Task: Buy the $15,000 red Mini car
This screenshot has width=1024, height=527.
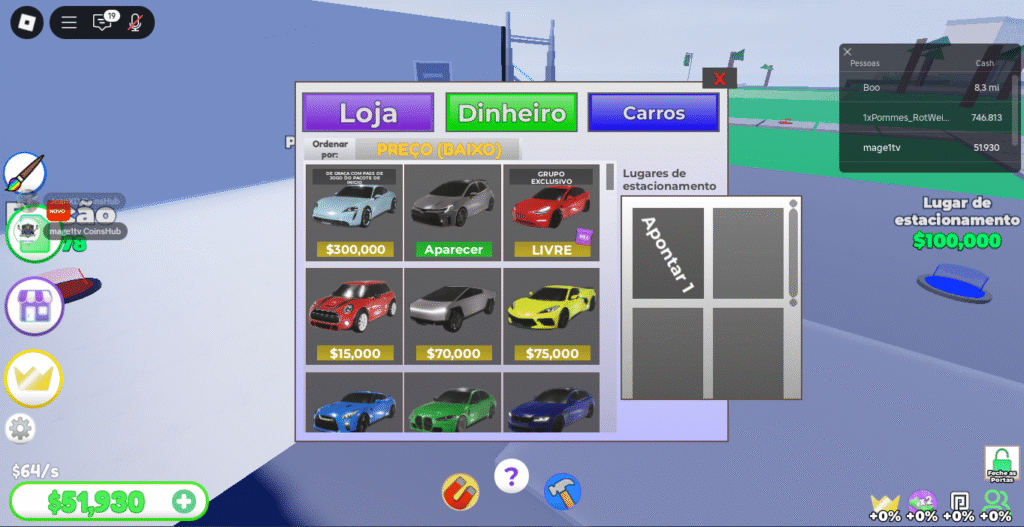Action: point(354,315)
